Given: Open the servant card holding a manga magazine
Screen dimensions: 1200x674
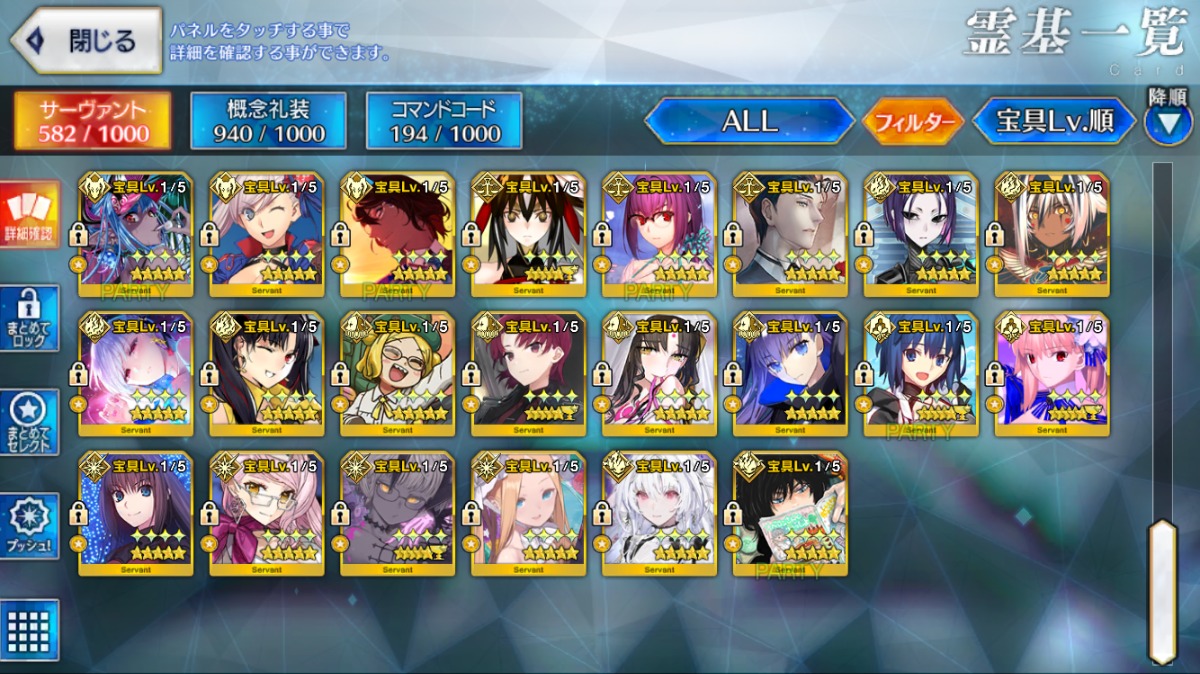Looking at the screenshot, I should click(790, 515).
